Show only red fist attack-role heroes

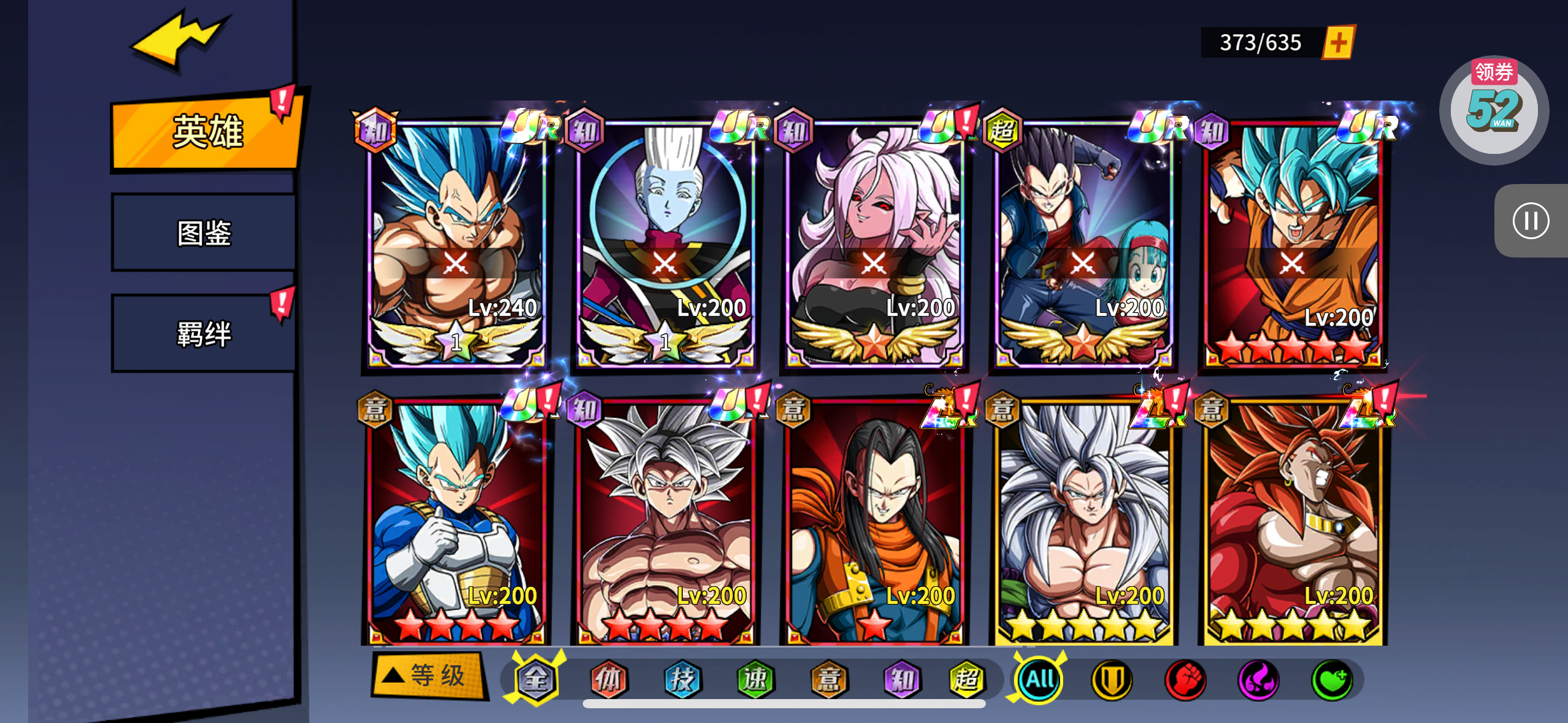coord(1185,680)
